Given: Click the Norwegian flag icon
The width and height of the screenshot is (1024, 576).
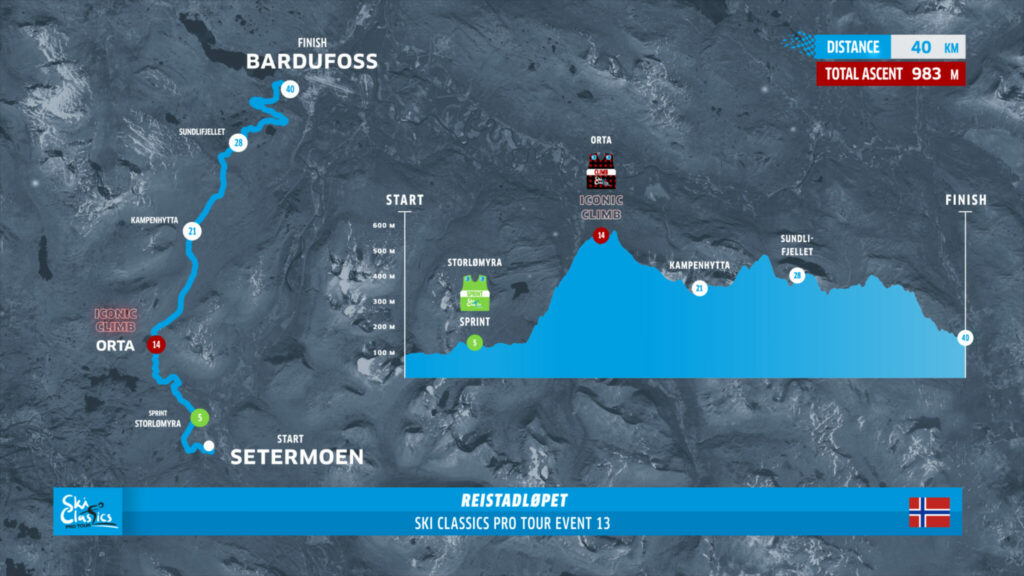Looking at the screenshot, I should pos(929,512).
